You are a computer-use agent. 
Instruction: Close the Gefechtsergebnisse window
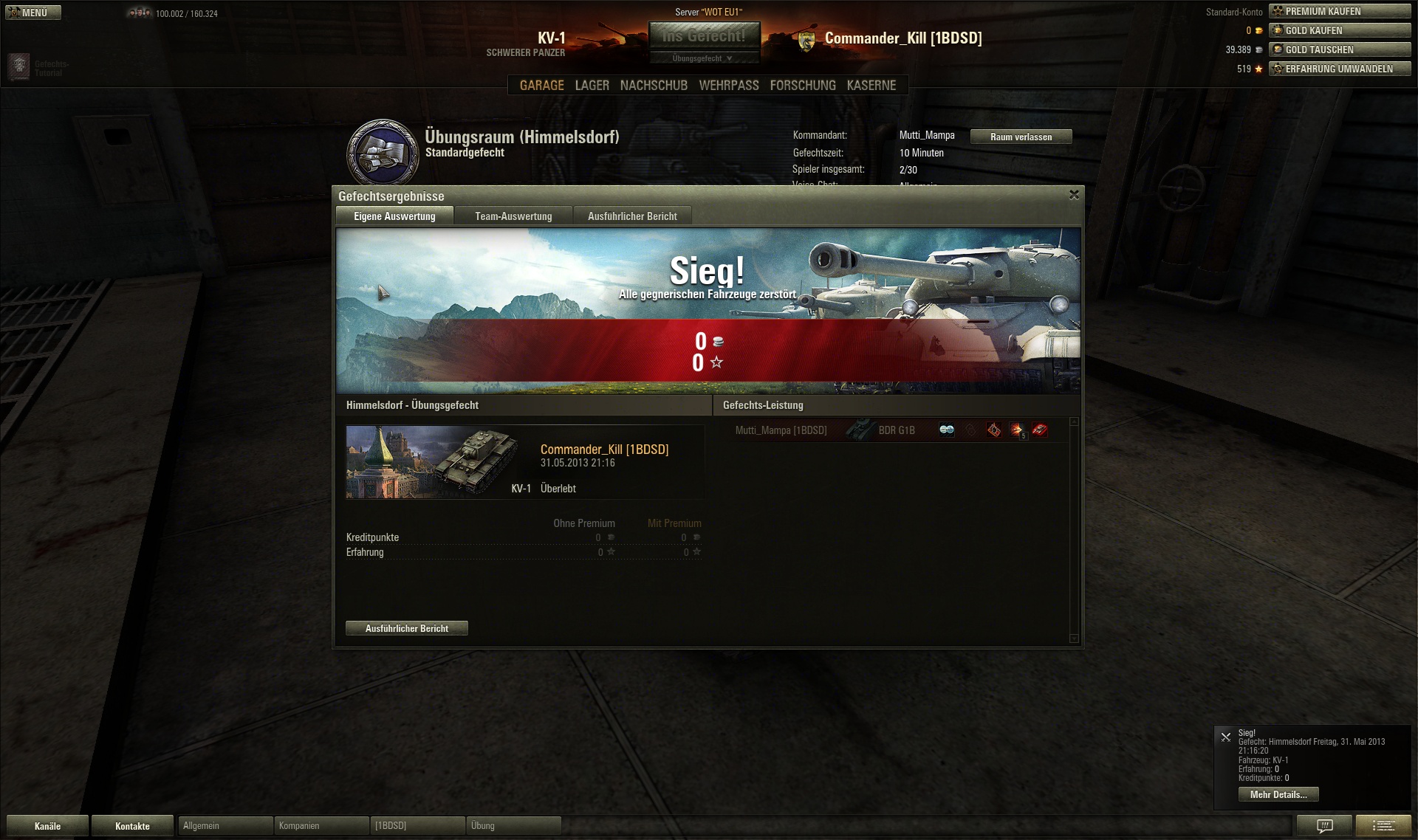click(x=1074, y=195)
